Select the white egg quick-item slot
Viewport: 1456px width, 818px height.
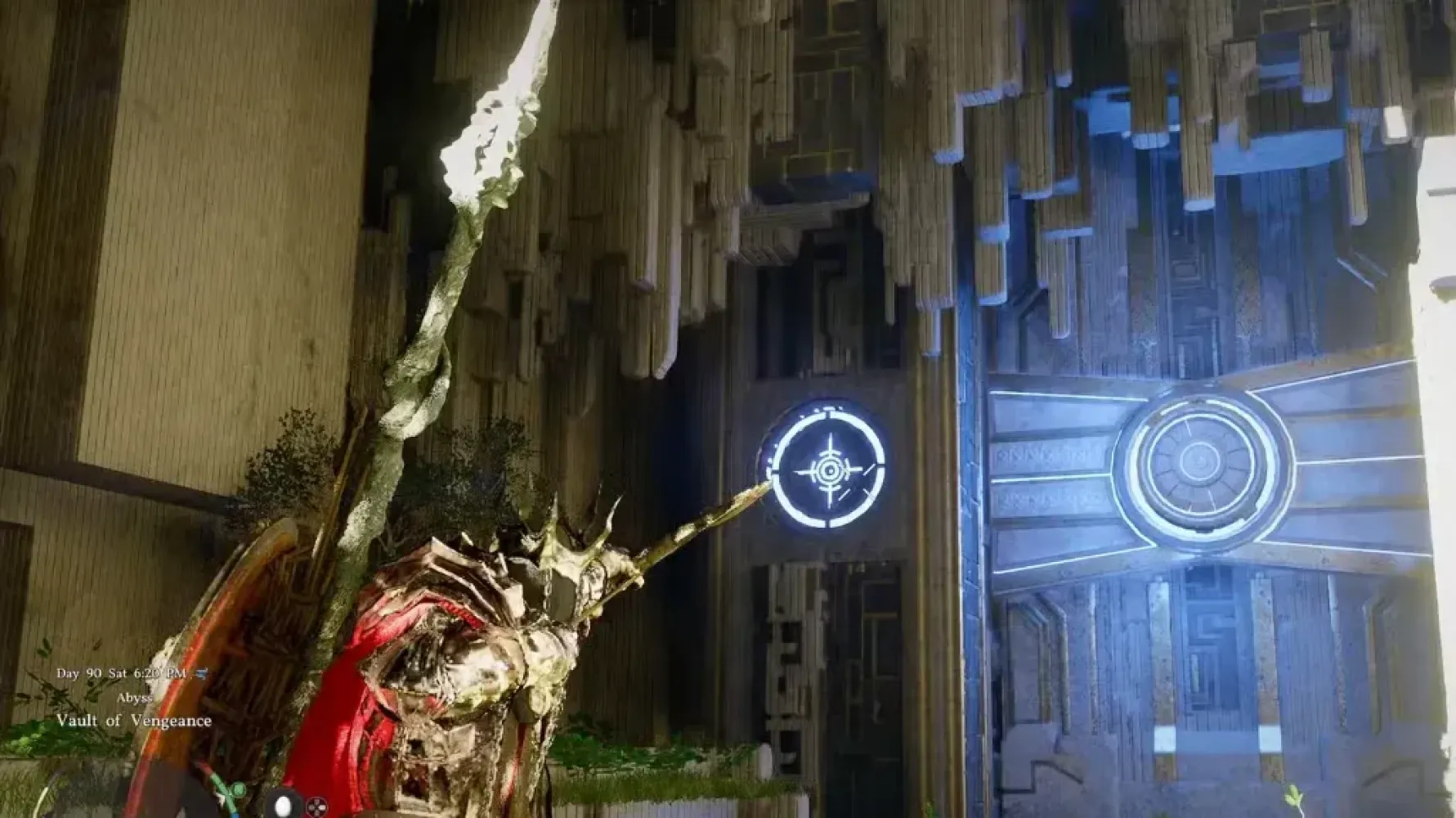pos(283,806)
